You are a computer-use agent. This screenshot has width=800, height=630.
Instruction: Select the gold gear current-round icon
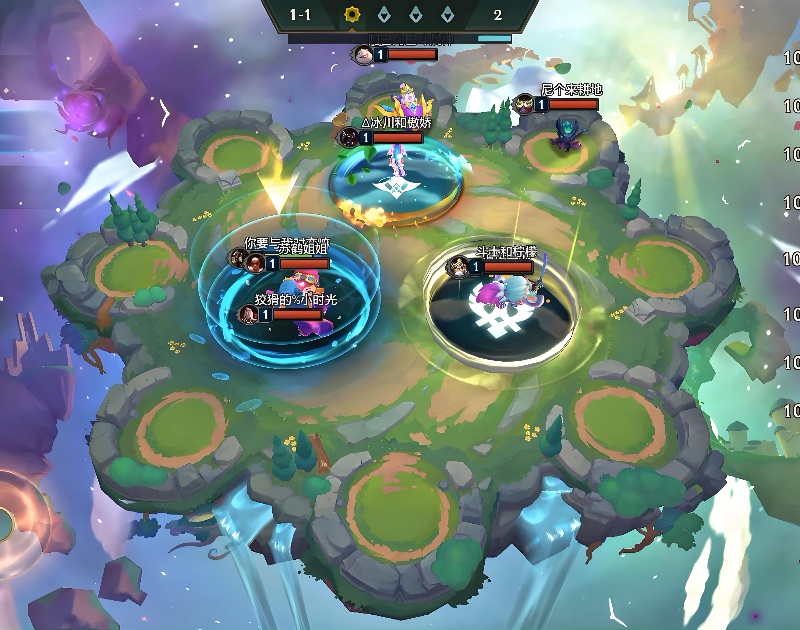pyautogui.click(x=351, y=15)
